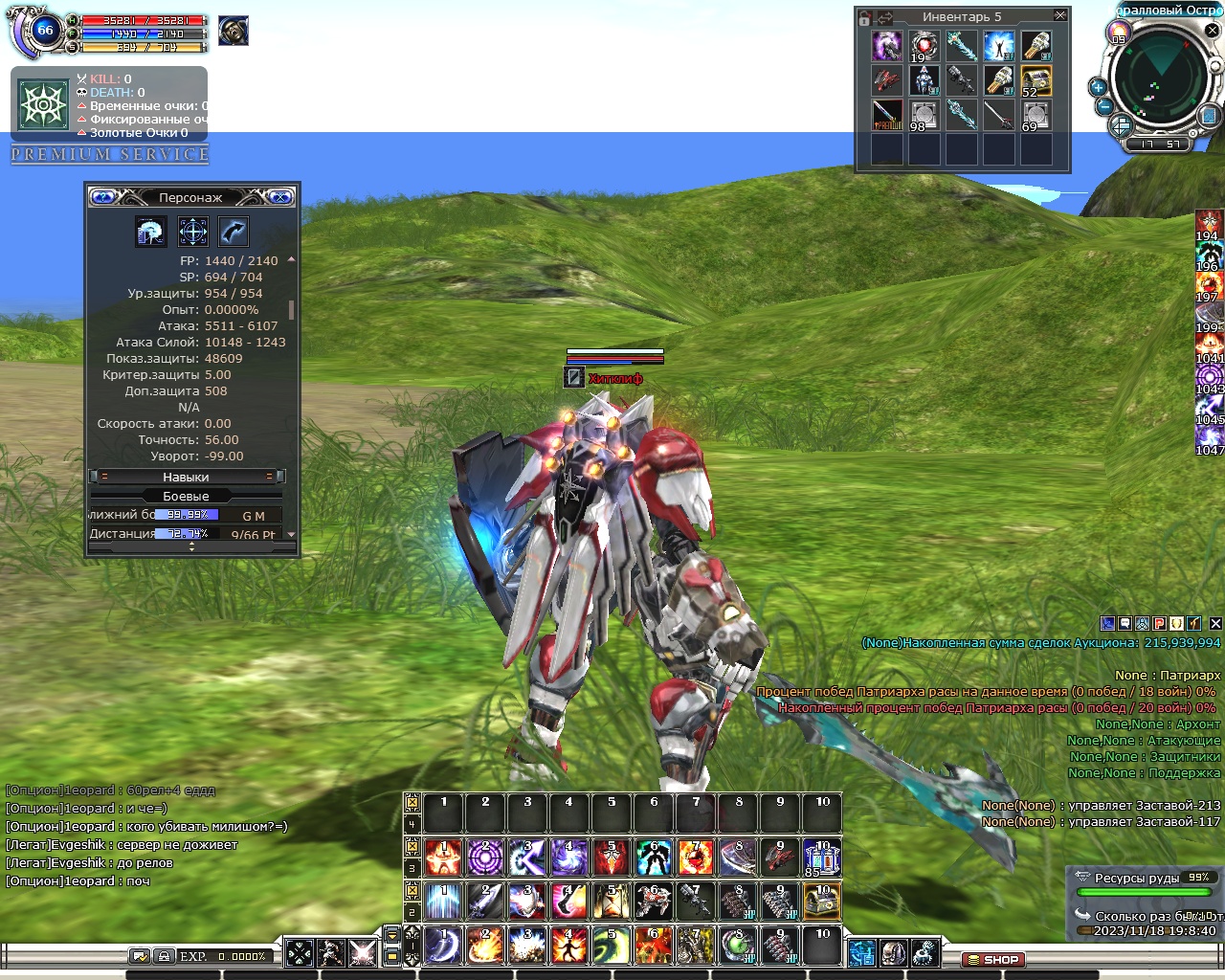This screenshot has width=1225, height=980.
Task: Close the Инвентарь 5 window
Action: click(1059, 16)
